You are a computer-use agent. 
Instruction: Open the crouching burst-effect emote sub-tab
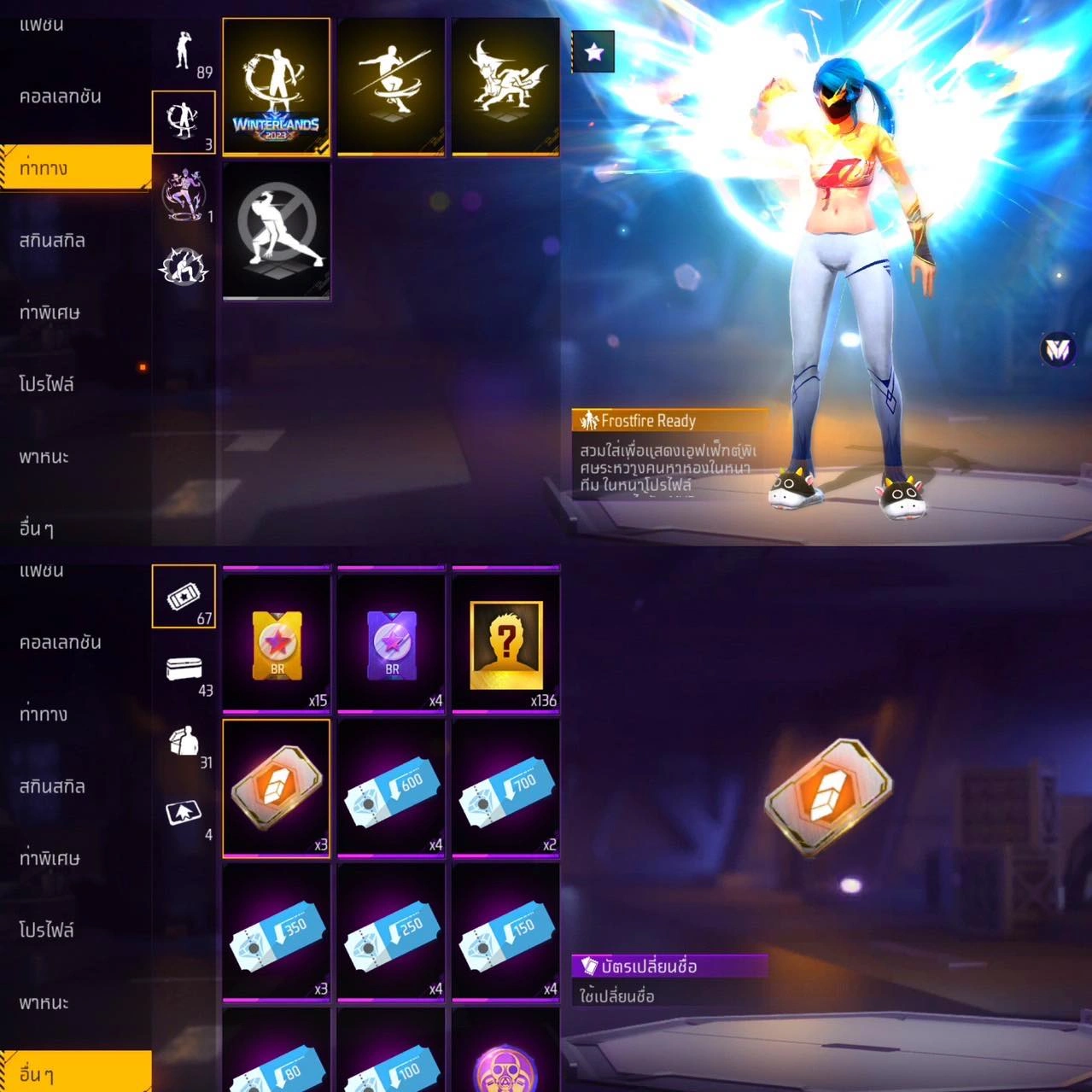pyautogui.click(x=184, y=266)
